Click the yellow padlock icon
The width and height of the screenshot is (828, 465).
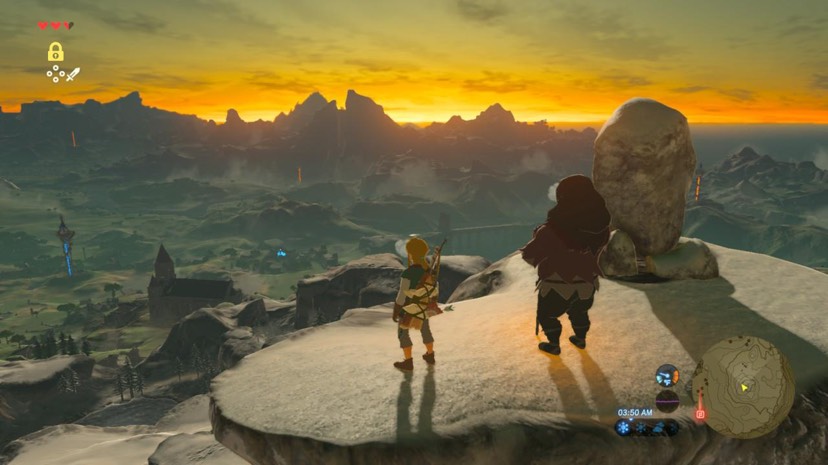point(56,52)
